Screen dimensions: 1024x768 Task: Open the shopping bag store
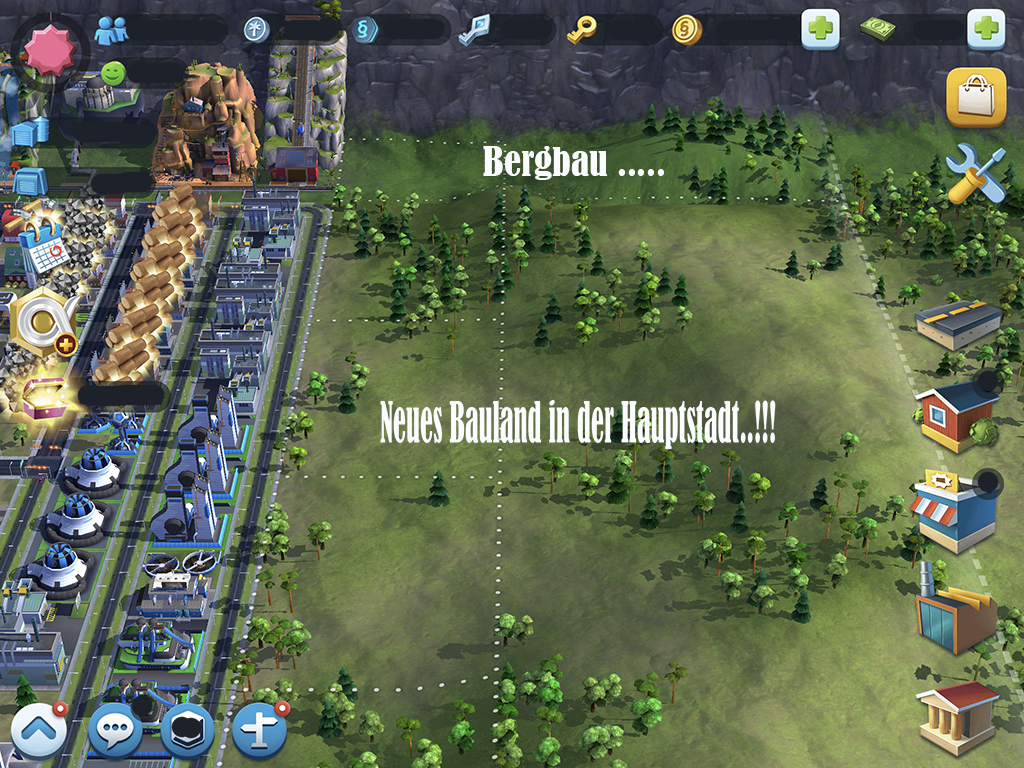(x=975, y=98)
